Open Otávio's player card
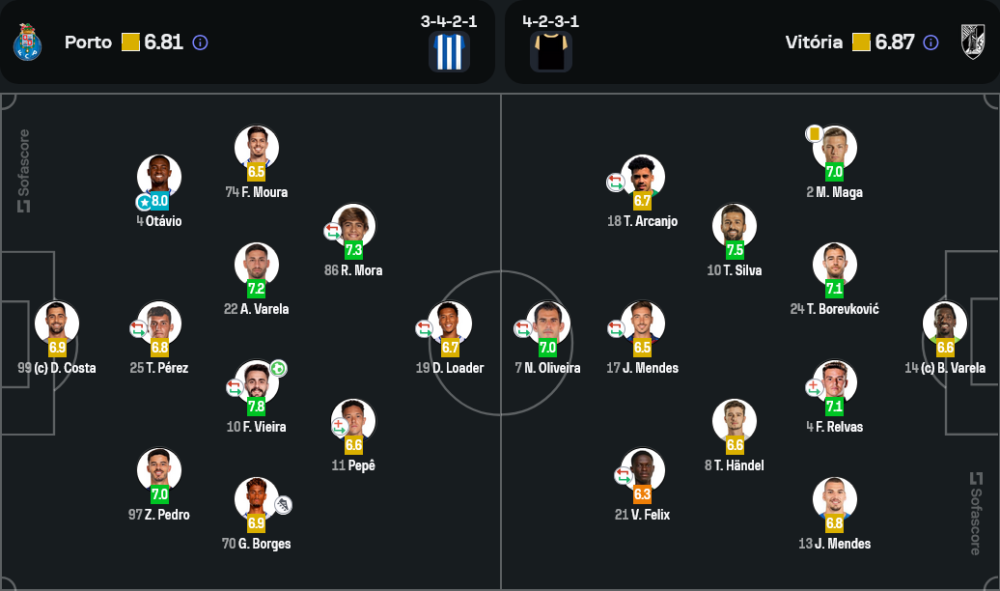 [159, 177]
